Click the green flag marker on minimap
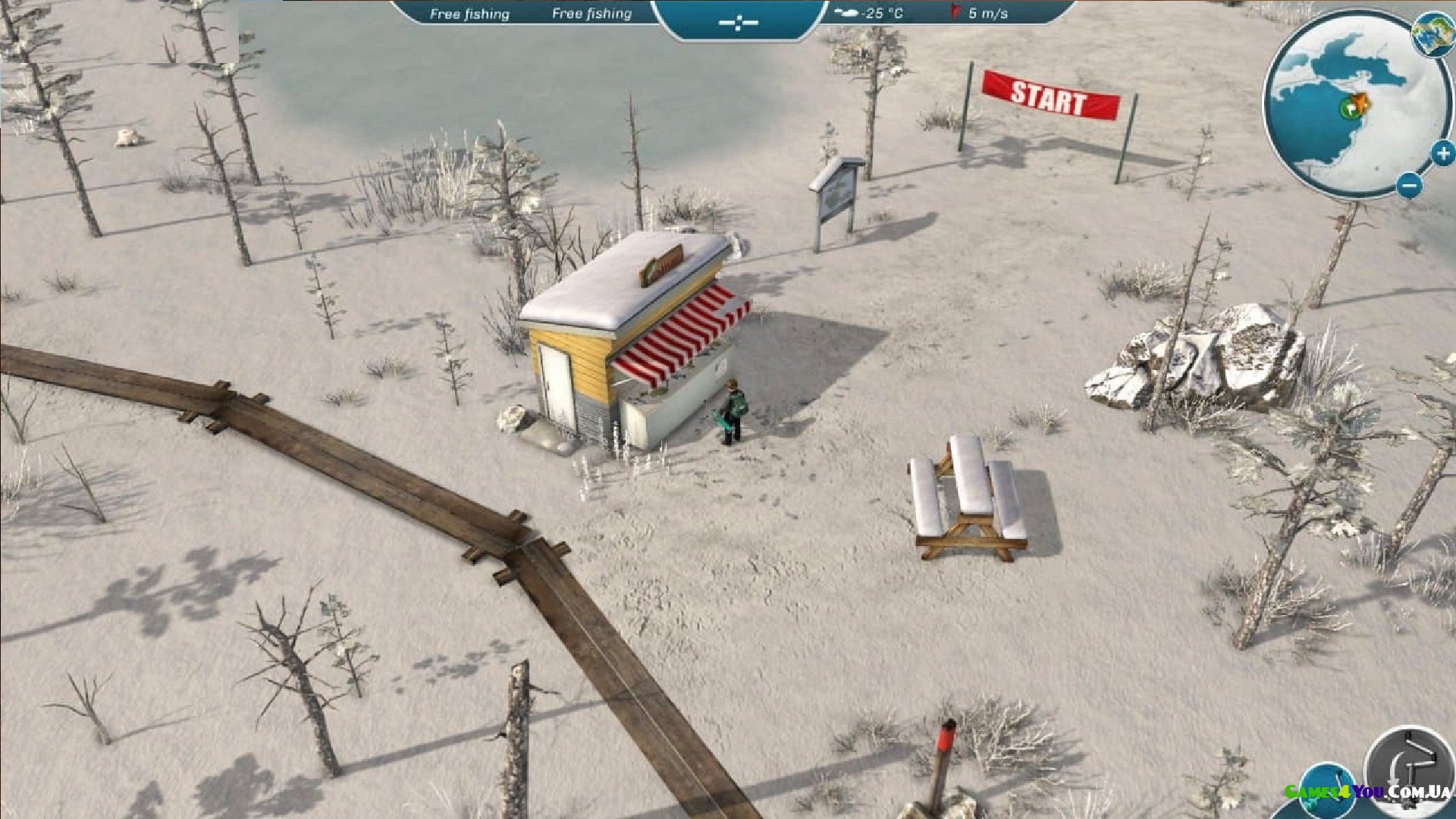The width and height of the screenshot is (1456, 819). coord(1349,108)
